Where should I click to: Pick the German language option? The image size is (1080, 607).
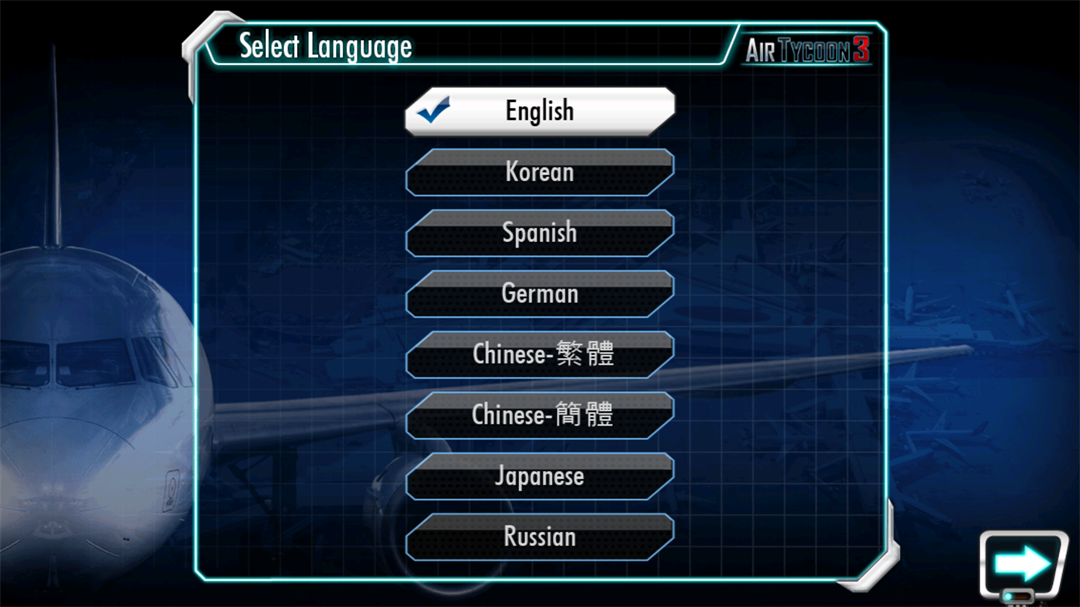540,294
